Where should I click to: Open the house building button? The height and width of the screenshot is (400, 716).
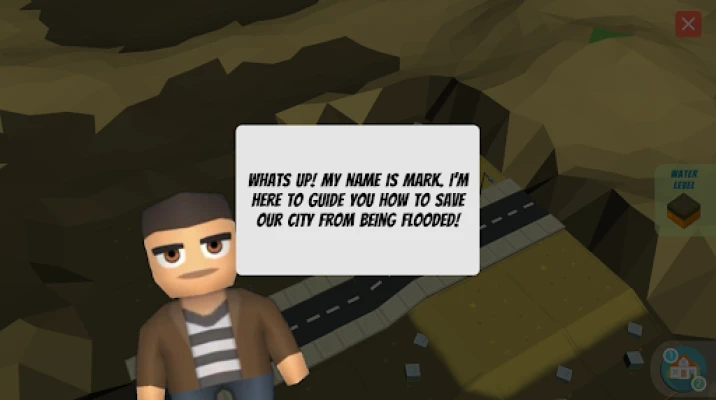[x=685, y=369]
